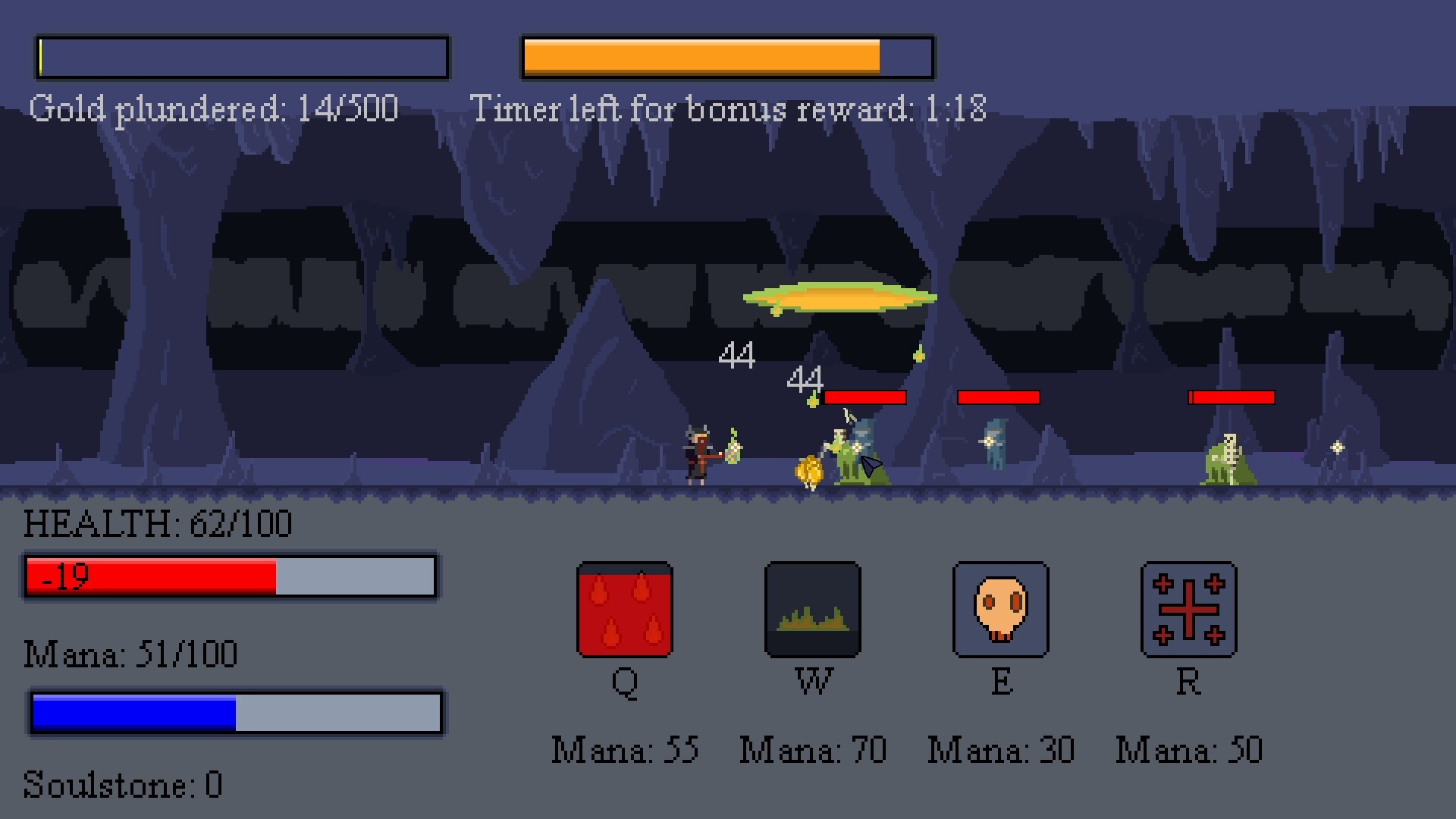Use the E skull ability
Viewport: 1456px width, 819px height.
1001,610
